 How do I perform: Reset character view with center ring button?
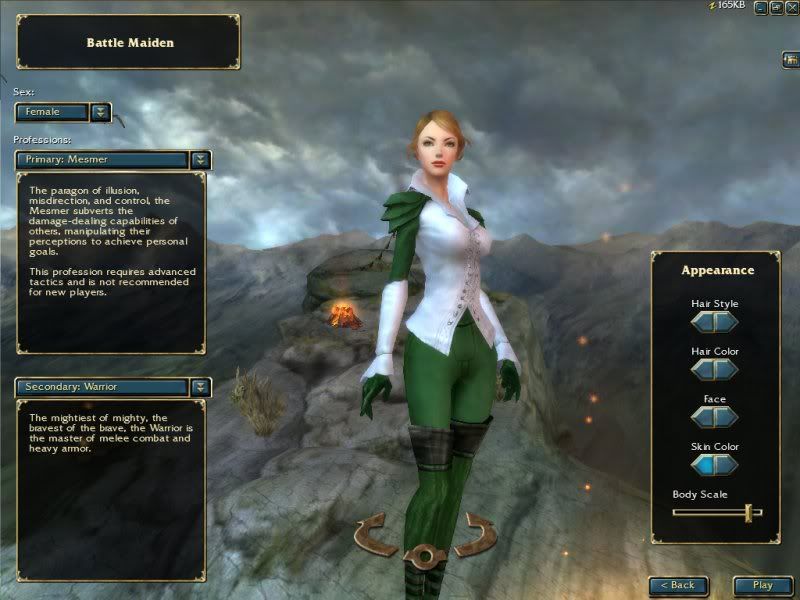tap(425, 553)
